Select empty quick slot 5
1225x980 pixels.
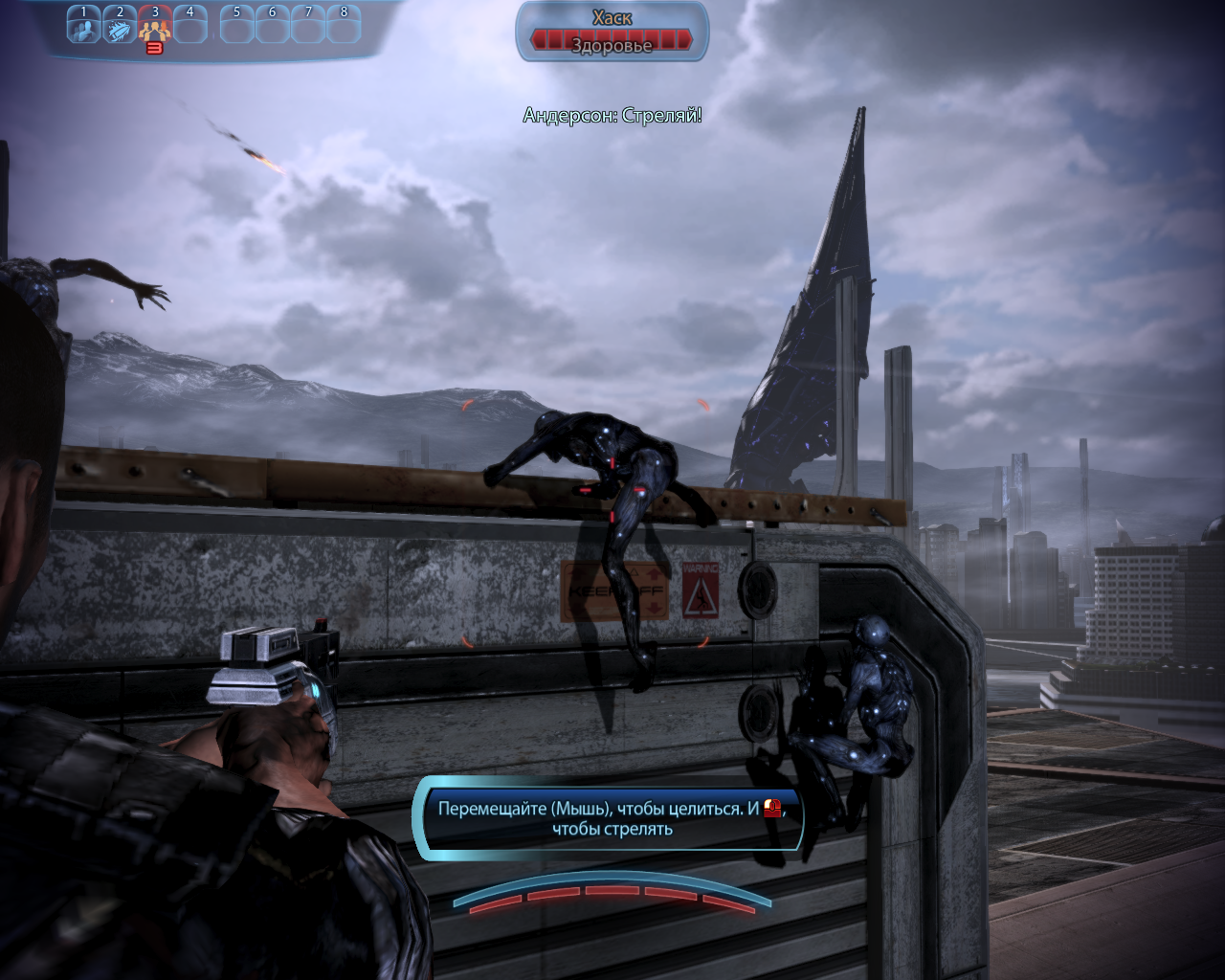point(236,26)
